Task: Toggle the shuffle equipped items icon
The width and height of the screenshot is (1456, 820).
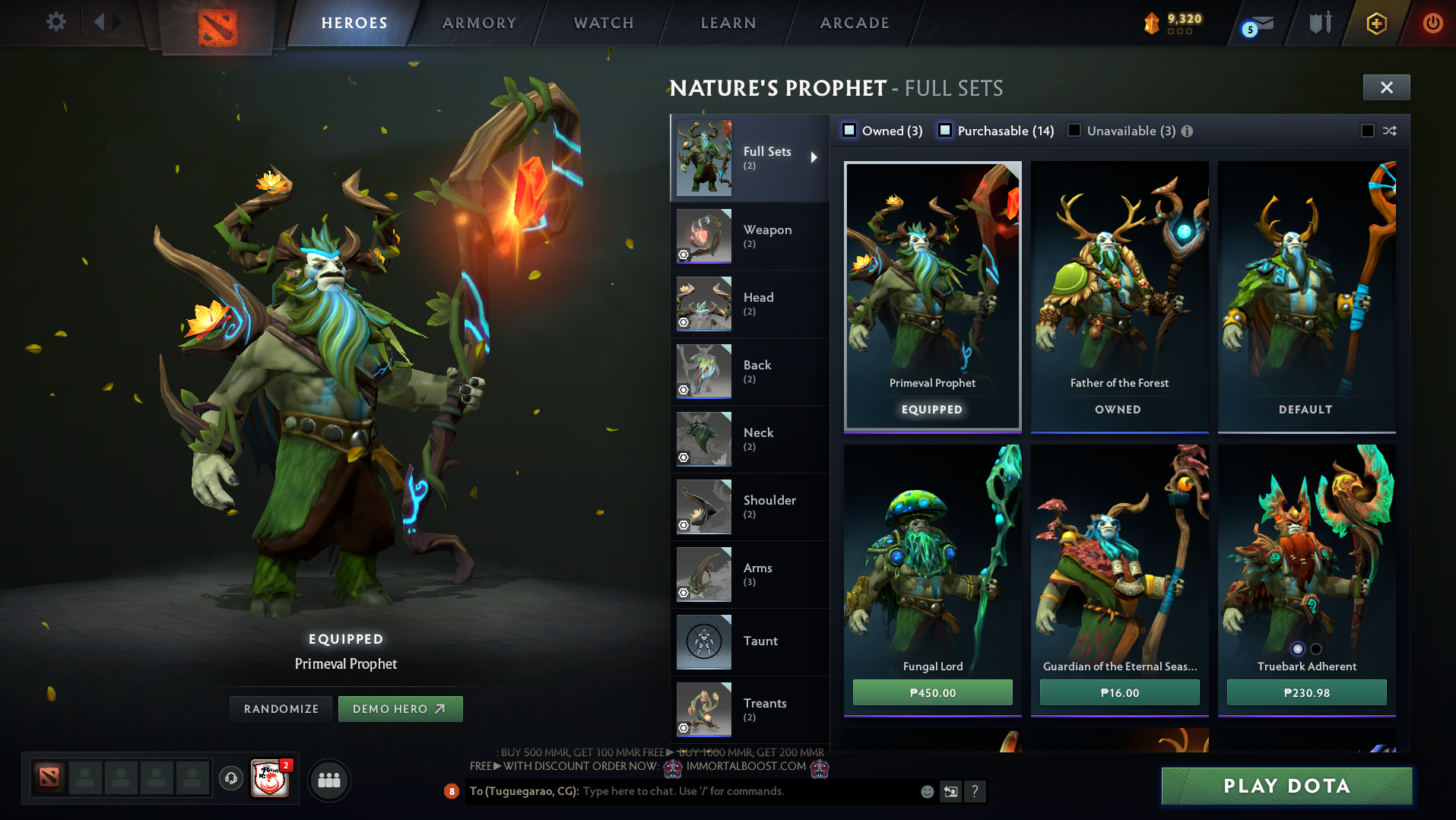Action: pos(1390,131)
